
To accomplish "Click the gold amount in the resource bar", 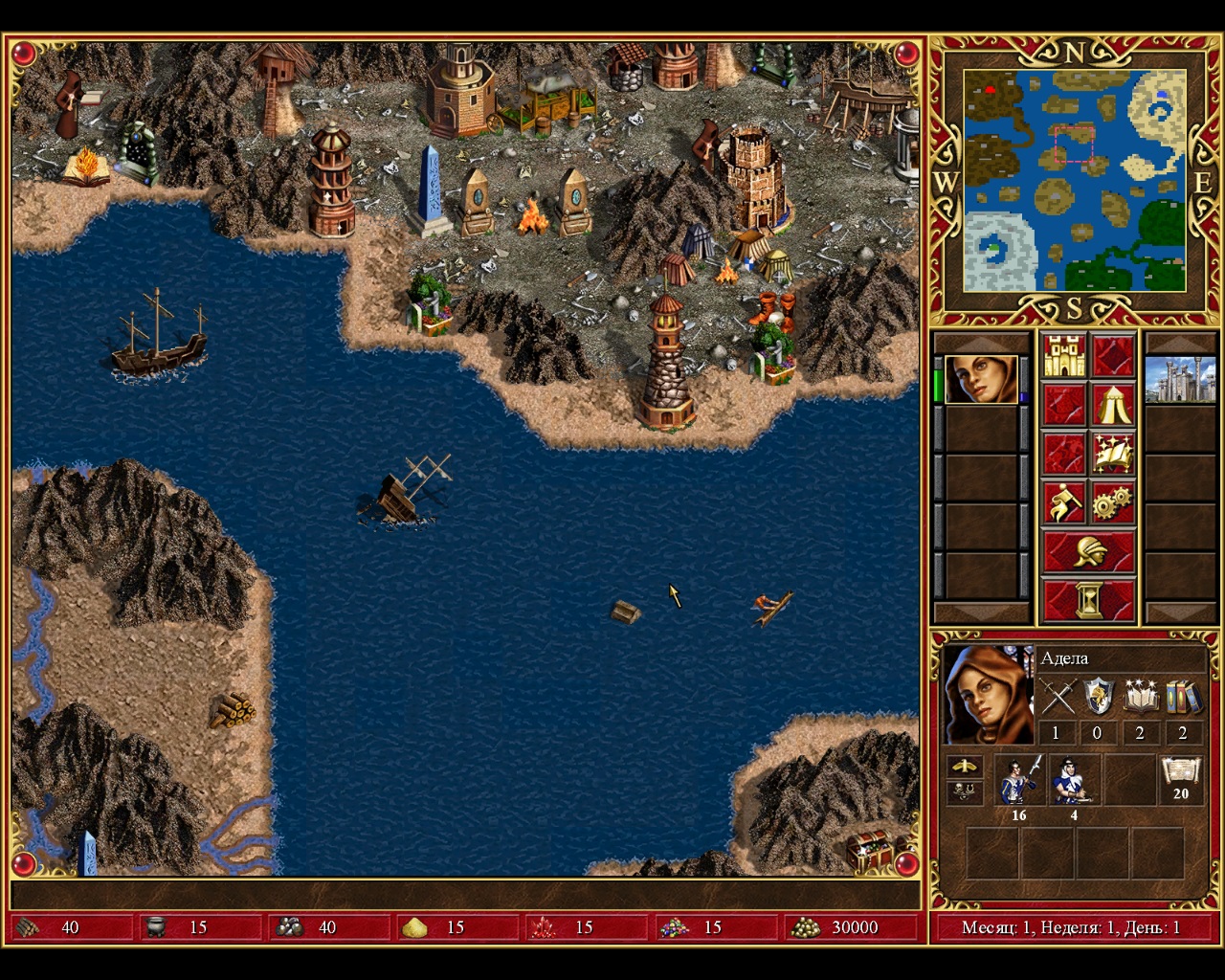I will (854, 927).
